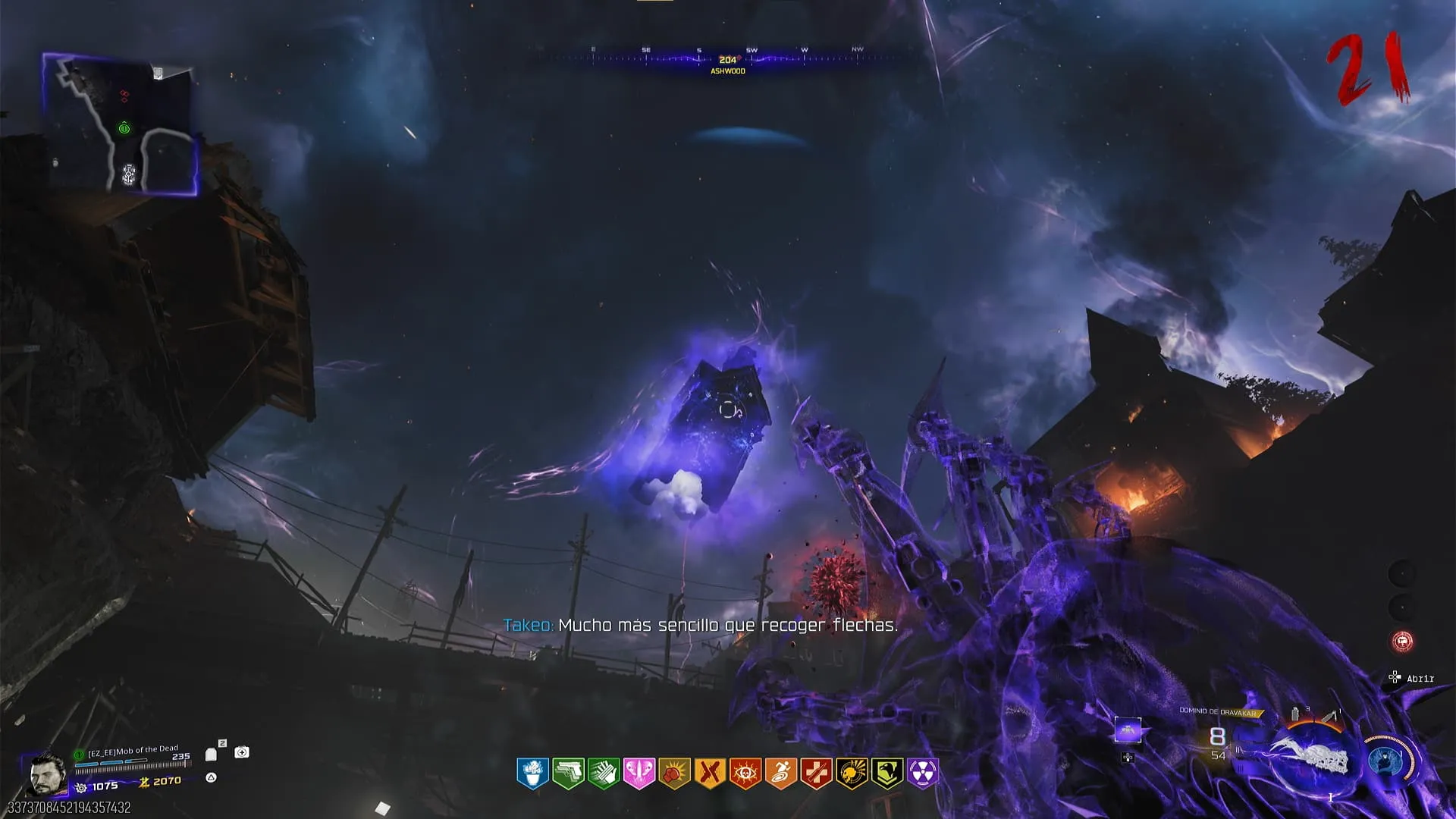This screenshot has height=819, width=1456.
Task: Select the yellow skull Deadshot perk icon
Action: pos(852,773)
